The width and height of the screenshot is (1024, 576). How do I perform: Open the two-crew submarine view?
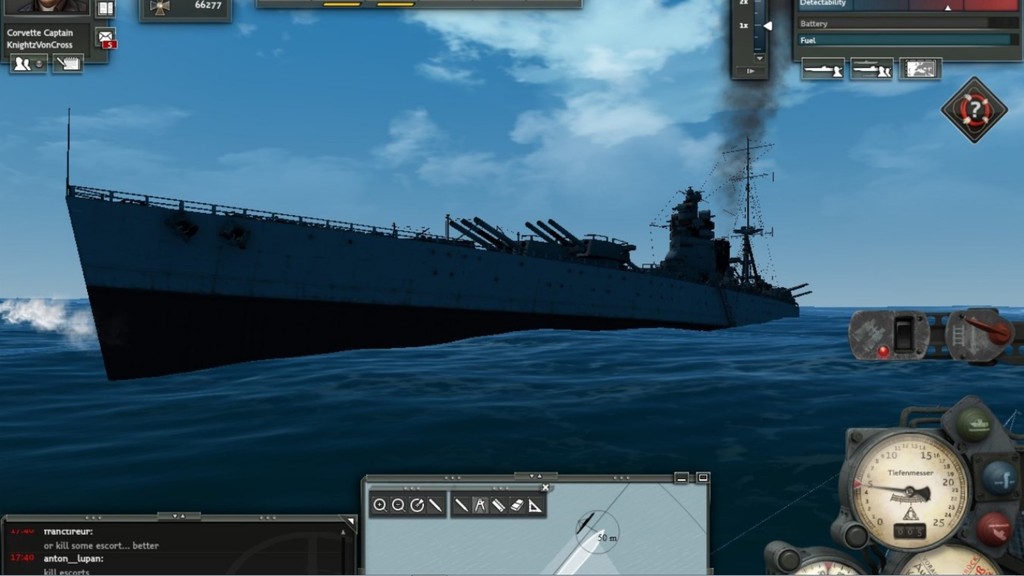coord(871,69)
